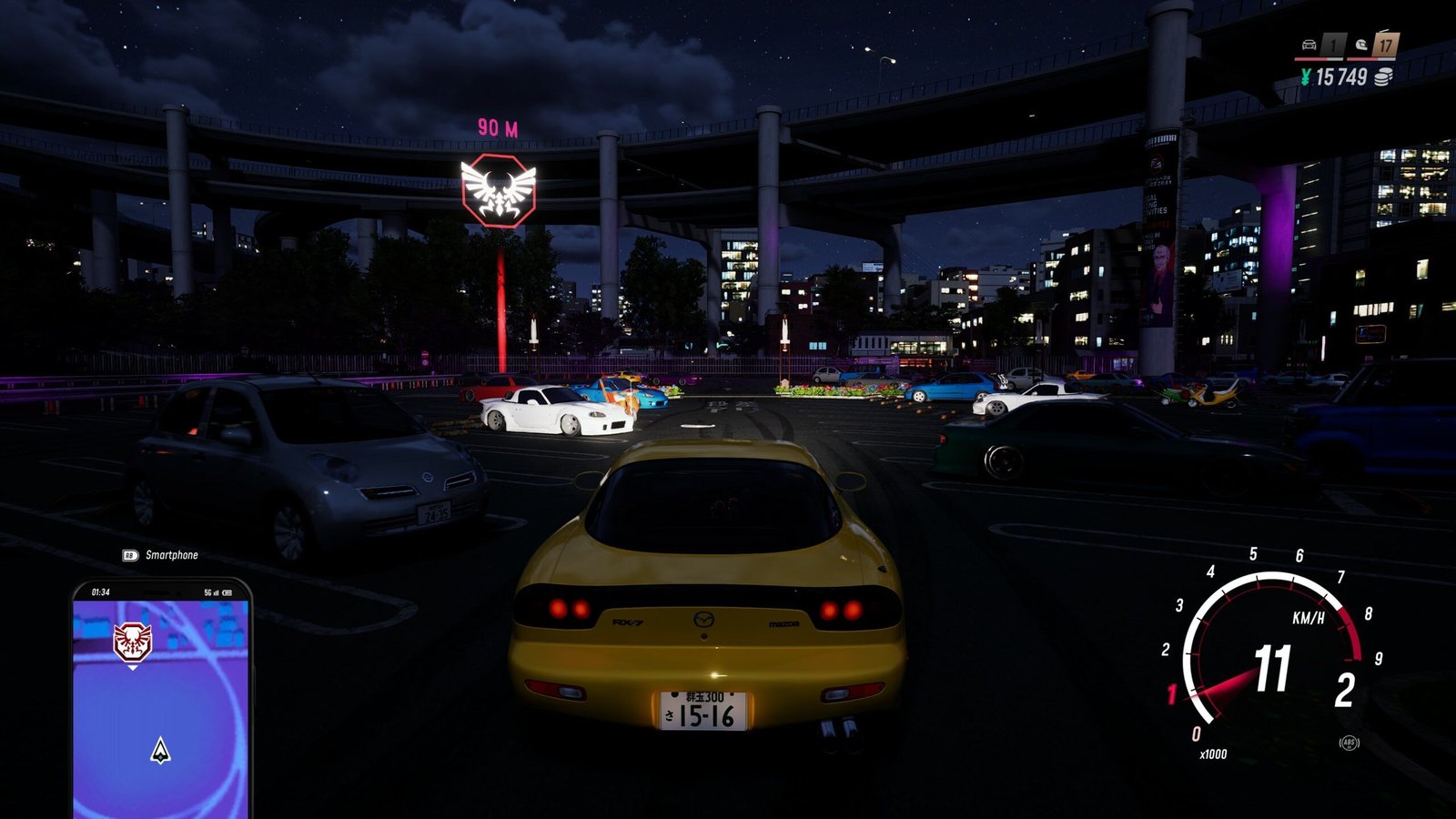Select the eagle emblem marker on the minimap
This screenshot has height=819, width=1456.
click(x=132, y=642)
